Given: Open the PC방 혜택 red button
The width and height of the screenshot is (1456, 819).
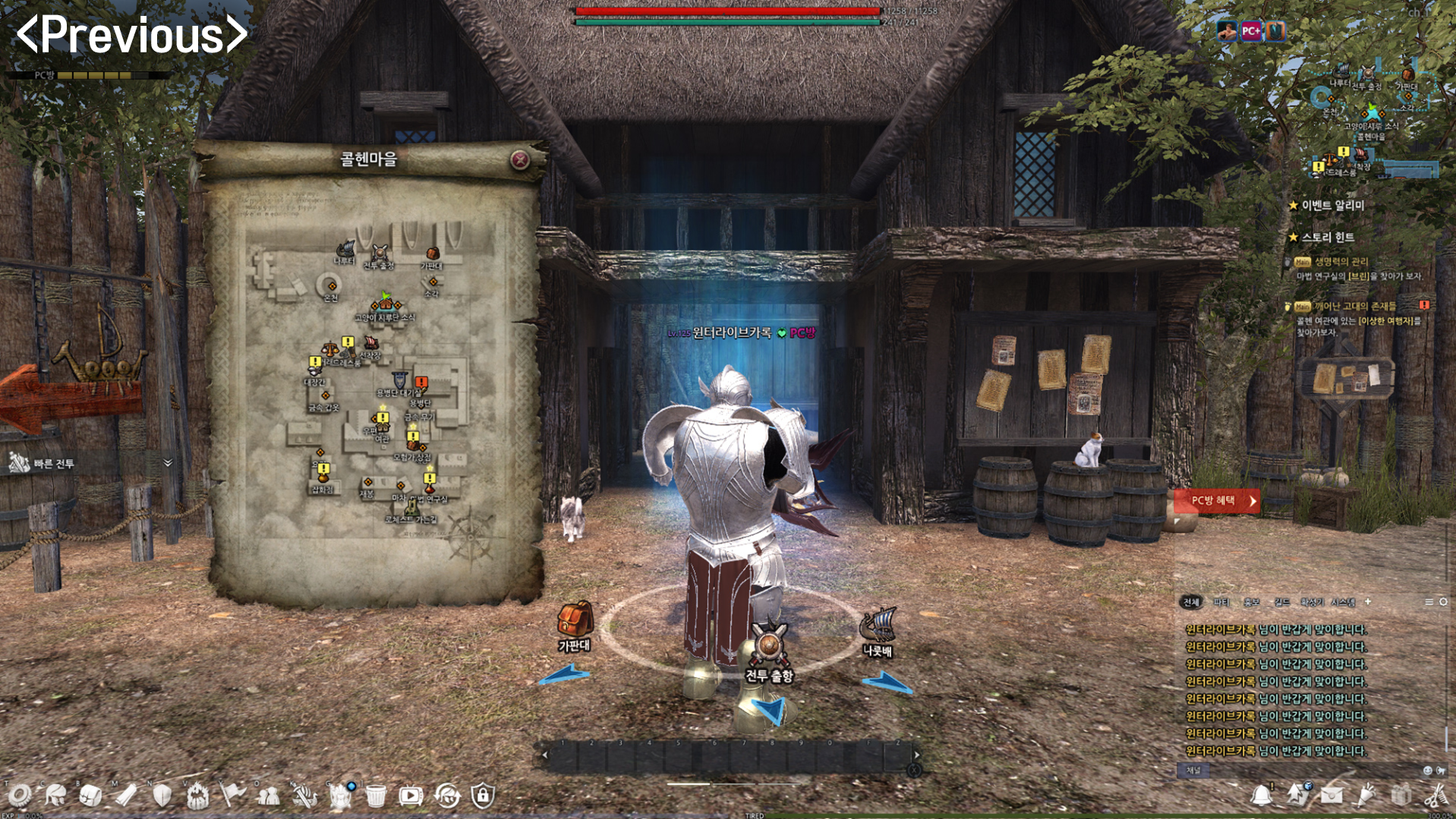Looking at the screenshot, I should coord(1217,501).
